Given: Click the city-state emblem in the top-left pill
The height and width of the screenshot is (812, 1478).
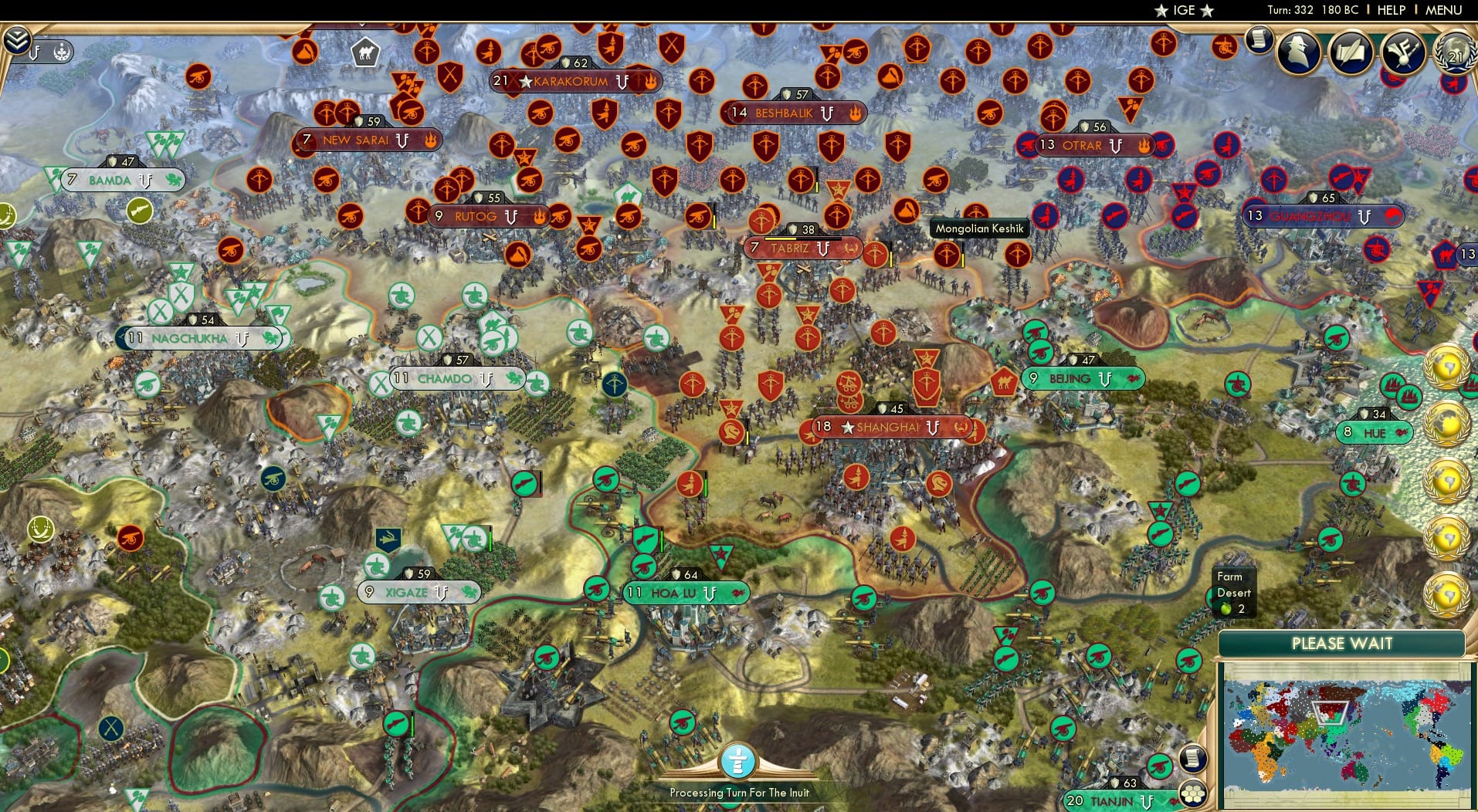Looking at the screenshot, I should [60, 52].
